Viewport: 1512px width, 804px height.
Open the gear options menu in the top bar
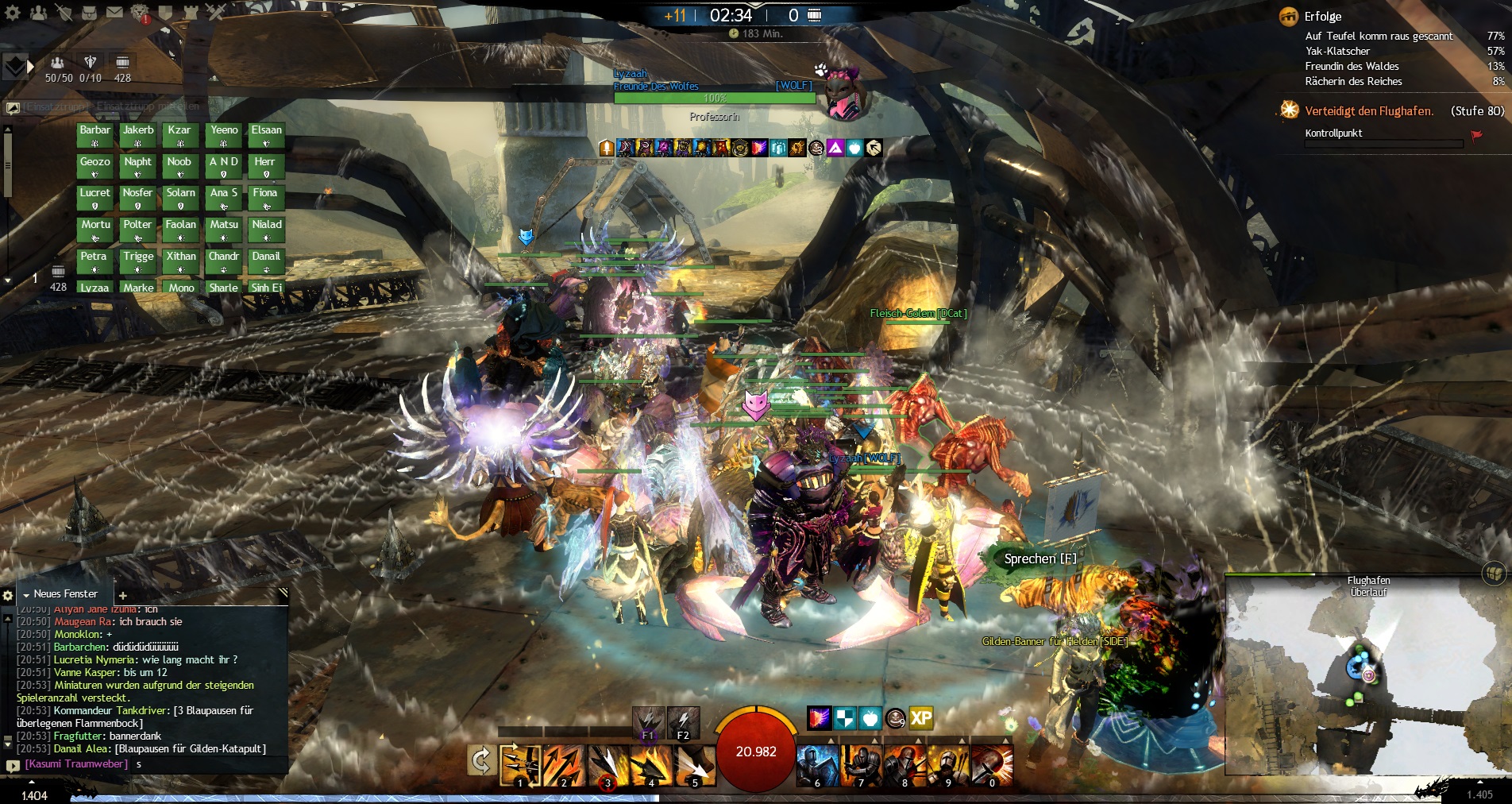pyautogui.click(x=13, y=13)
